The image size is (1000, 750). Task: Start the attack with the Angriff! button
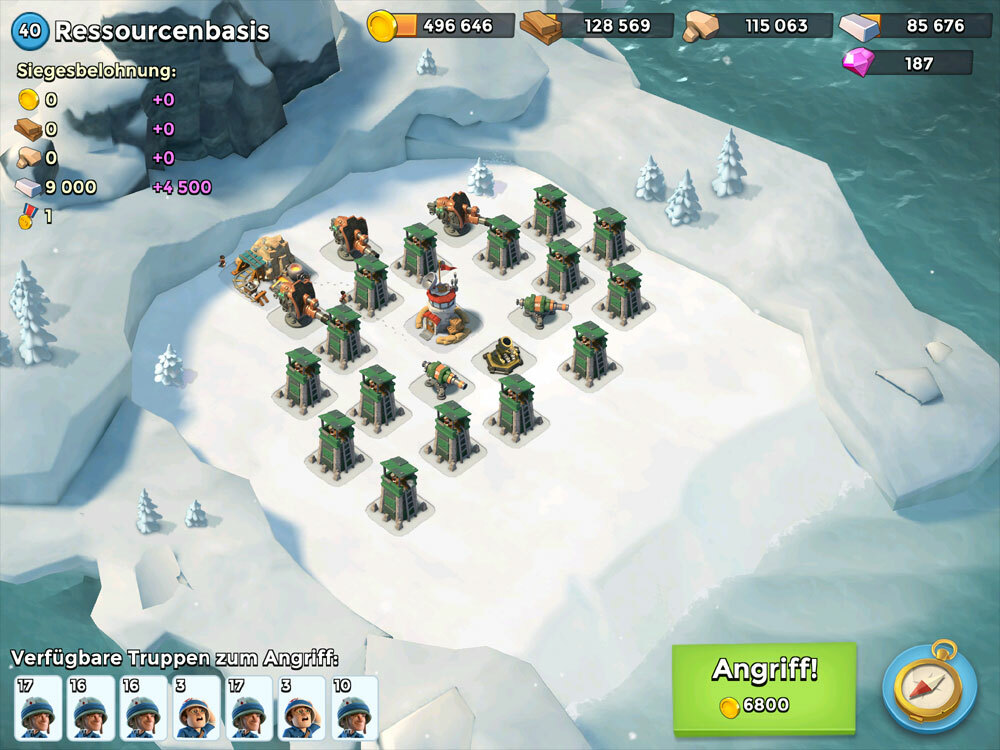point(764,688)
